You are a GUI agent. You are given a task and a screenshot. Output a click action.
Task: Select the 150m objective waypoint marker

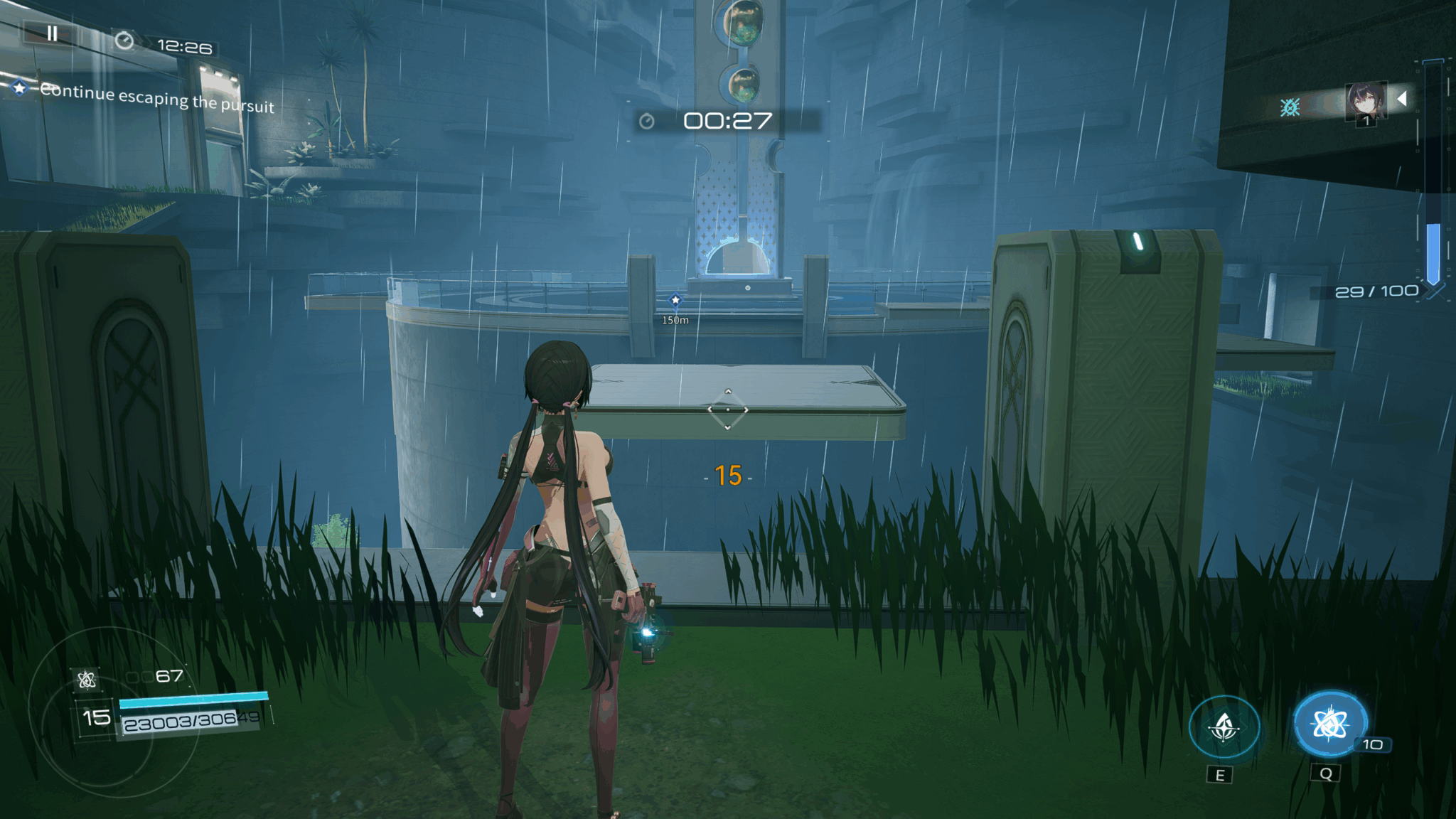(x=675, y=301)
